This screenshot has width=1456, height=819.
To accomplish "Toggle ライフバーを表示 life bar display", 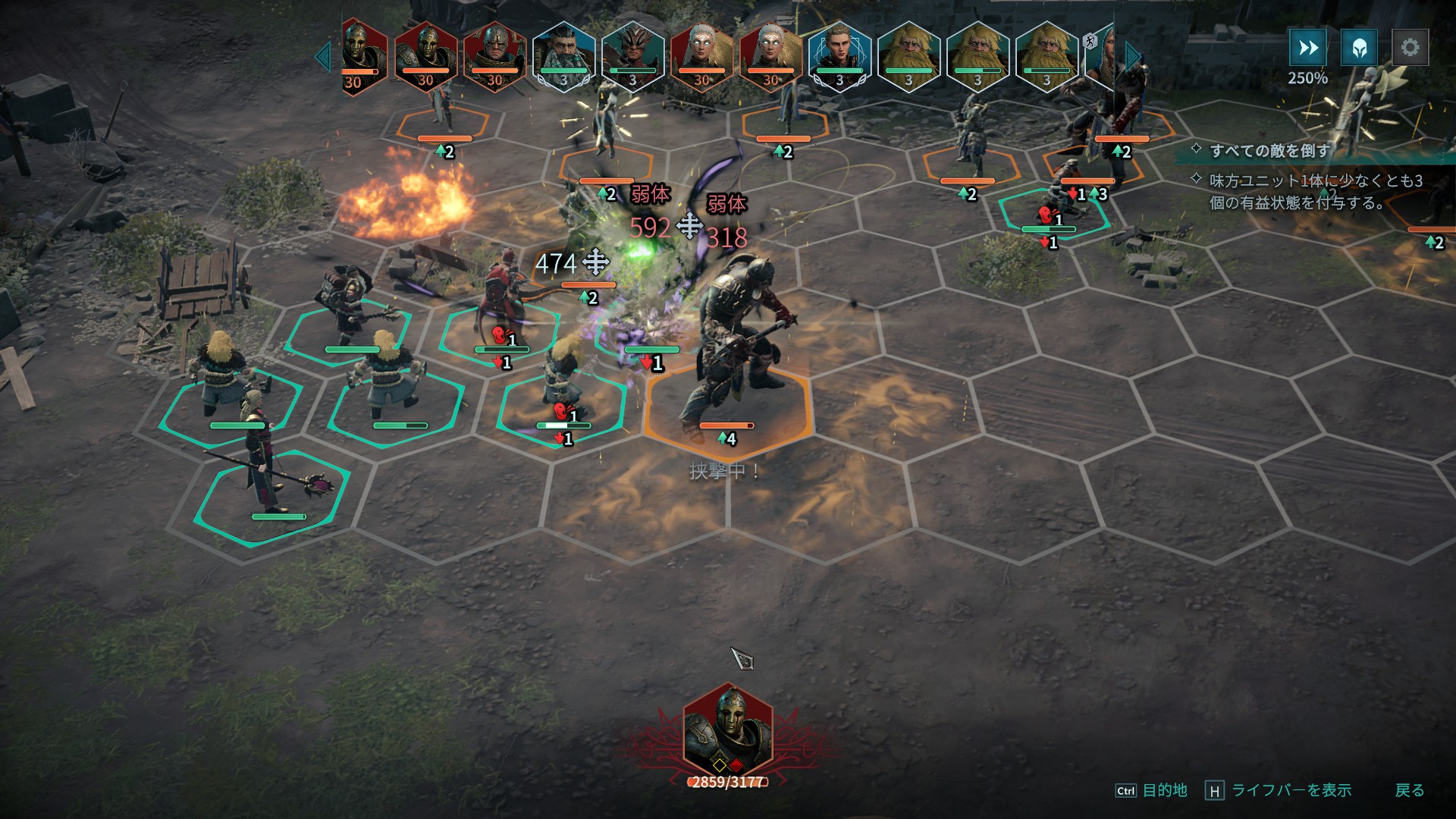I will [x=1291, y=790].
